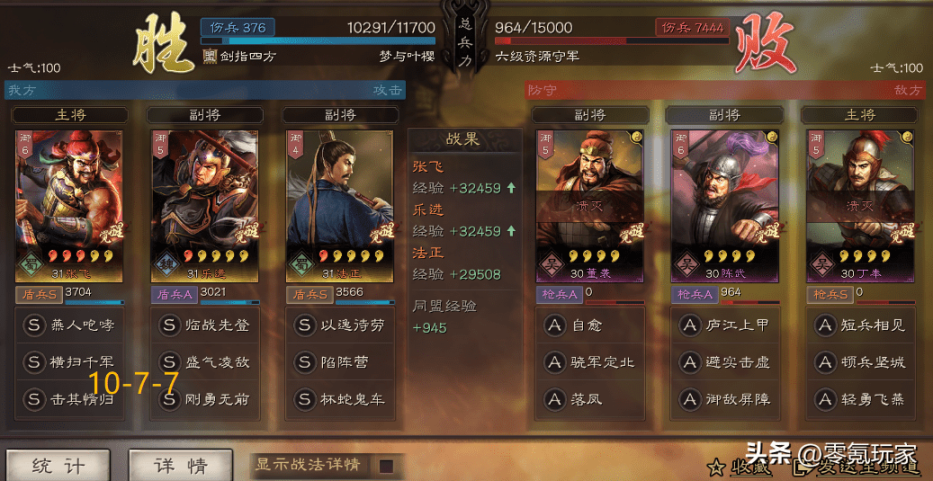Open the 详情 battle details button
Viewport: 933px width, 481px height.
coord(180,465)
